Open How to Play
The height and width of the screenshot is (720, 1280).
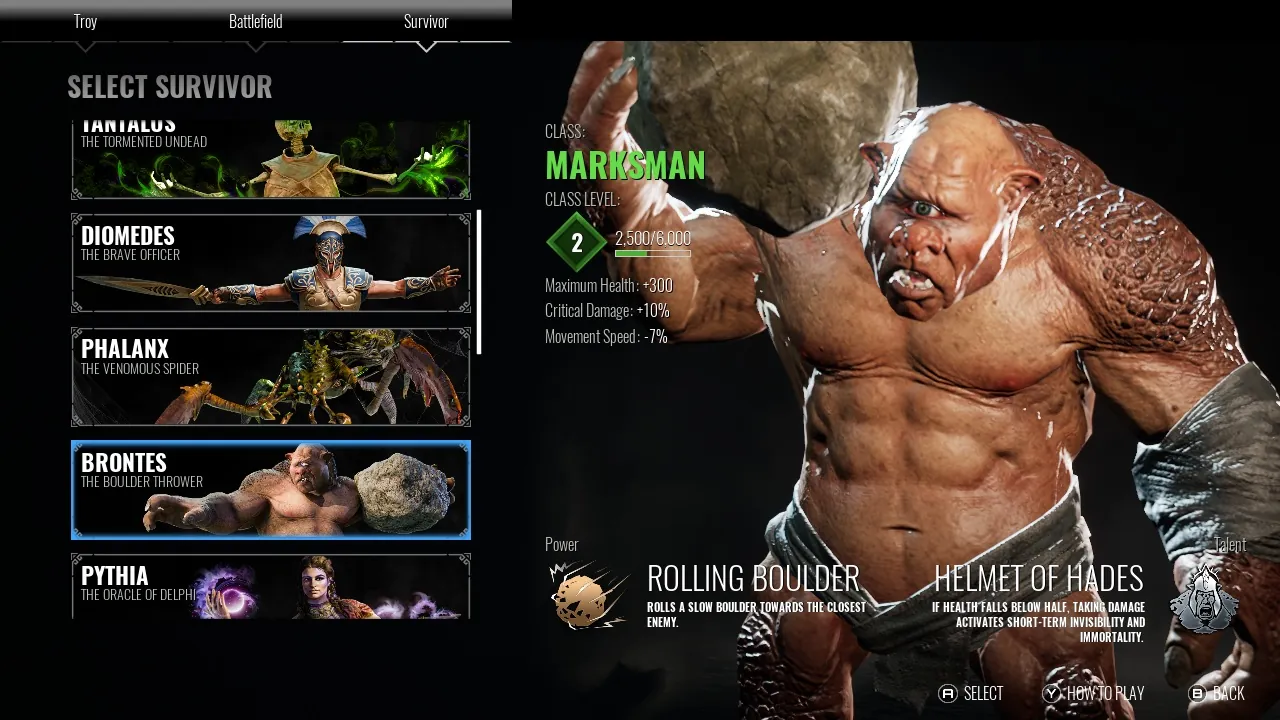pyautogui.click(x=1095, y=692)
